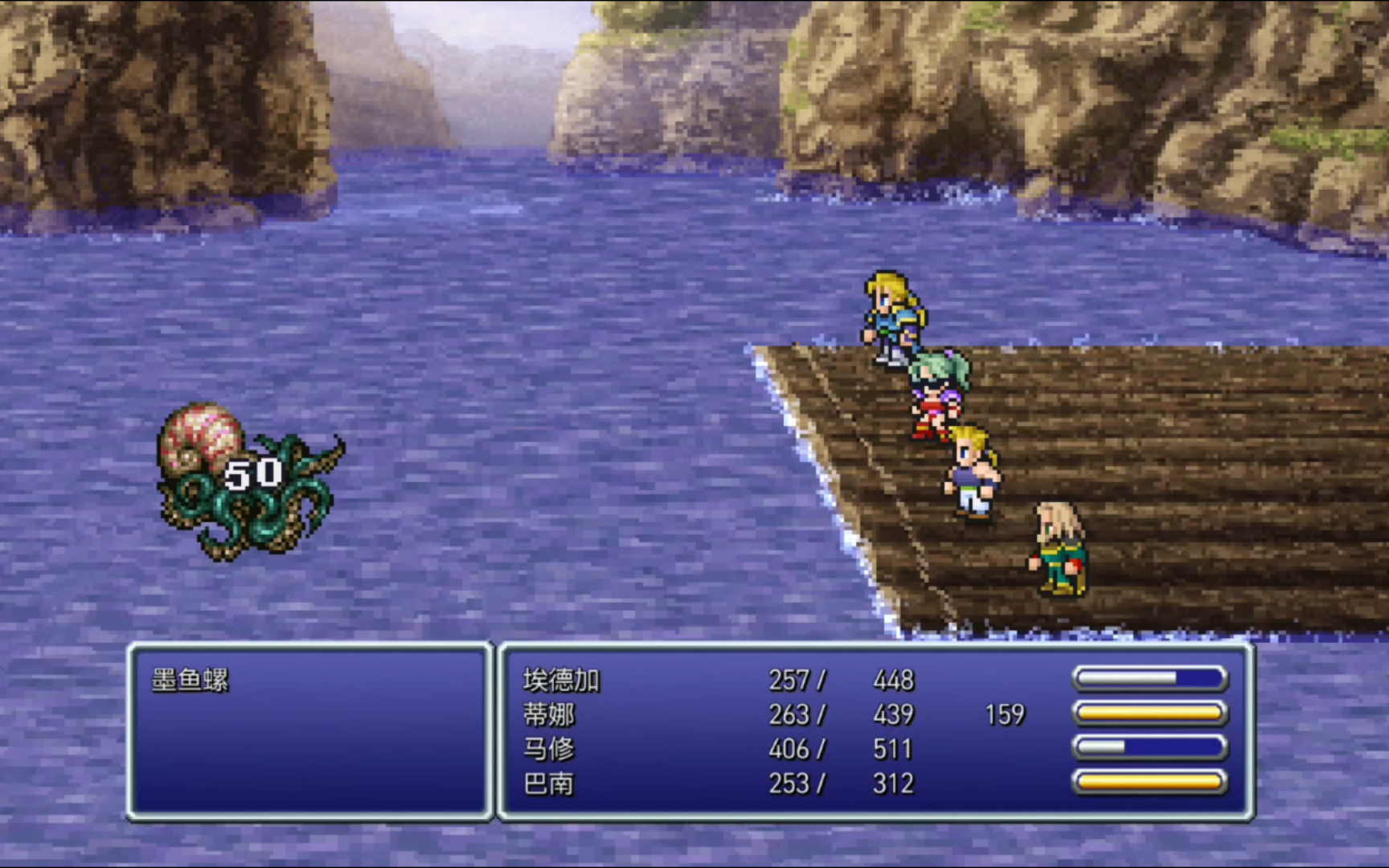
Task: Pick 马修 from the party panel
Action: click(549, 749)
